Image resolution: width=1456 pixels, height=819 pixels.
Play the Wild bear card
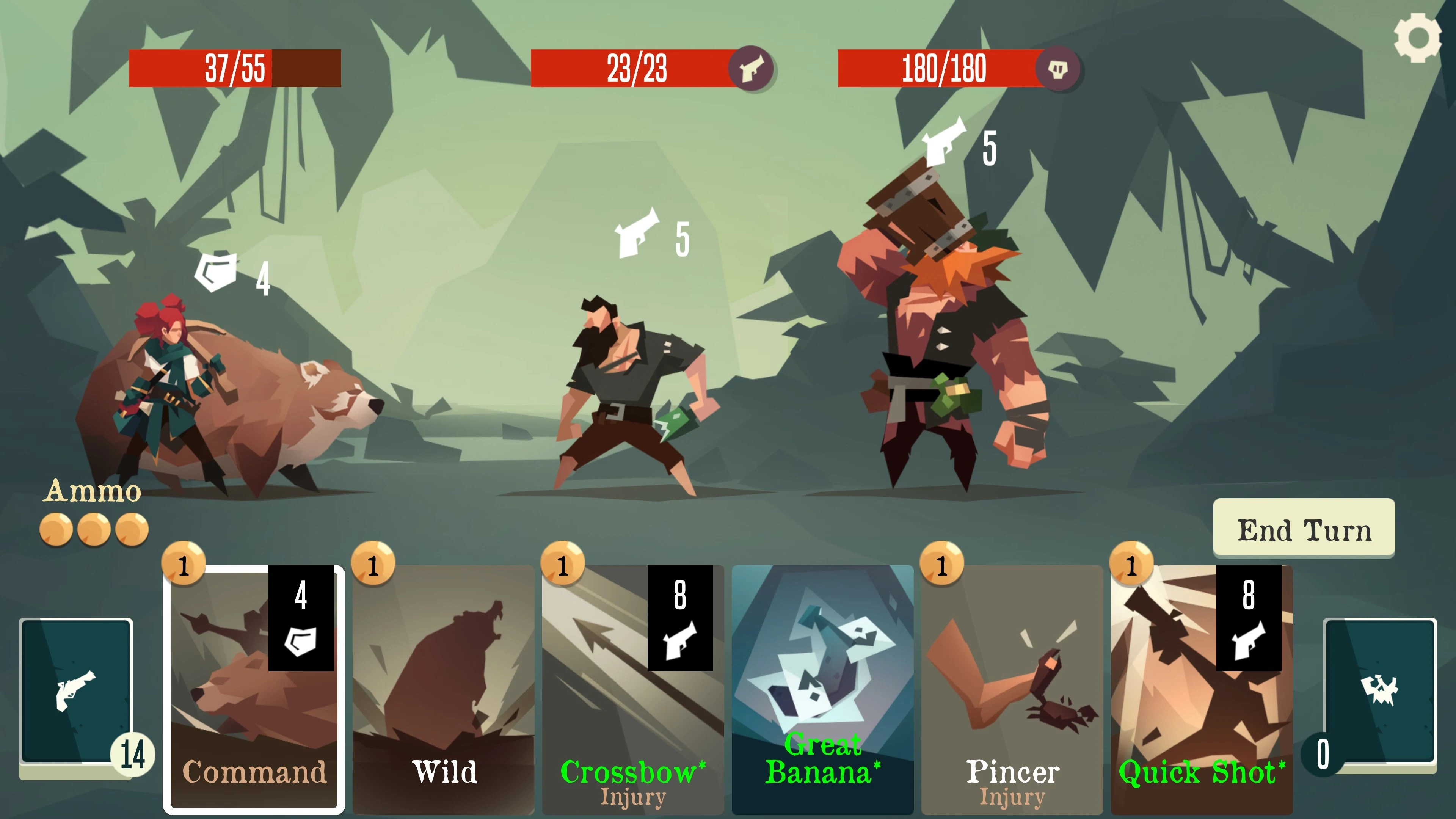[444, 690]
